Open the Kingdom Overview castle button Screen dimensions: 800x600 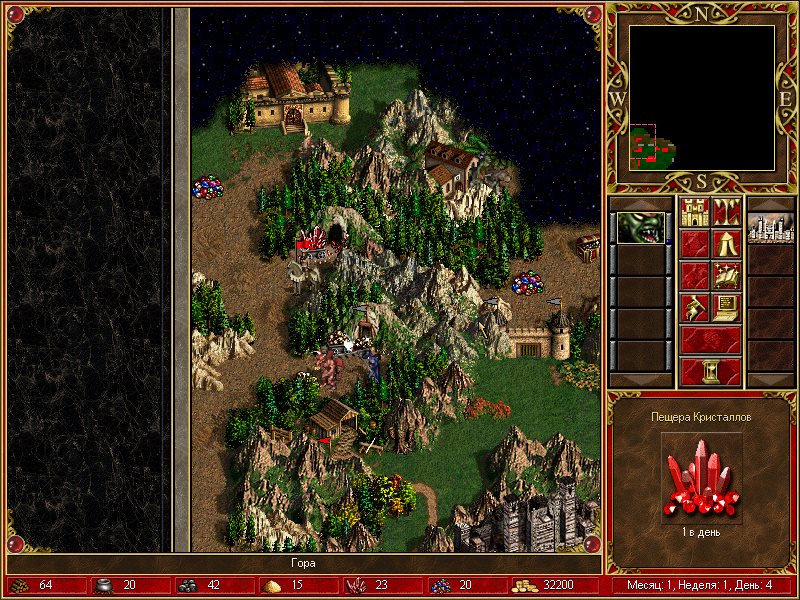click(x=694, y=213)
